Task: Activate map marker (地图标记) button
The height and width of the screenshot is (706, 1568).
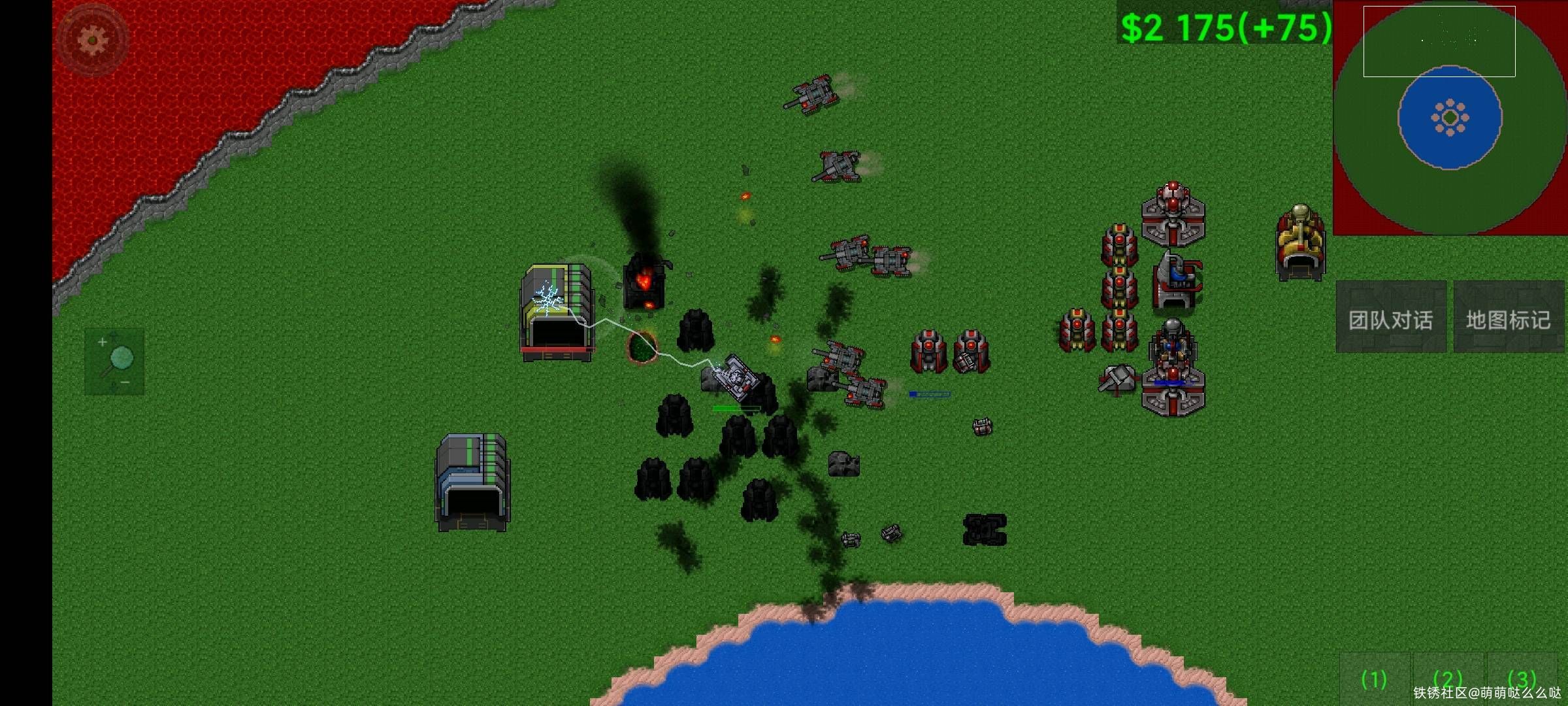Action: pos(1508,318)
